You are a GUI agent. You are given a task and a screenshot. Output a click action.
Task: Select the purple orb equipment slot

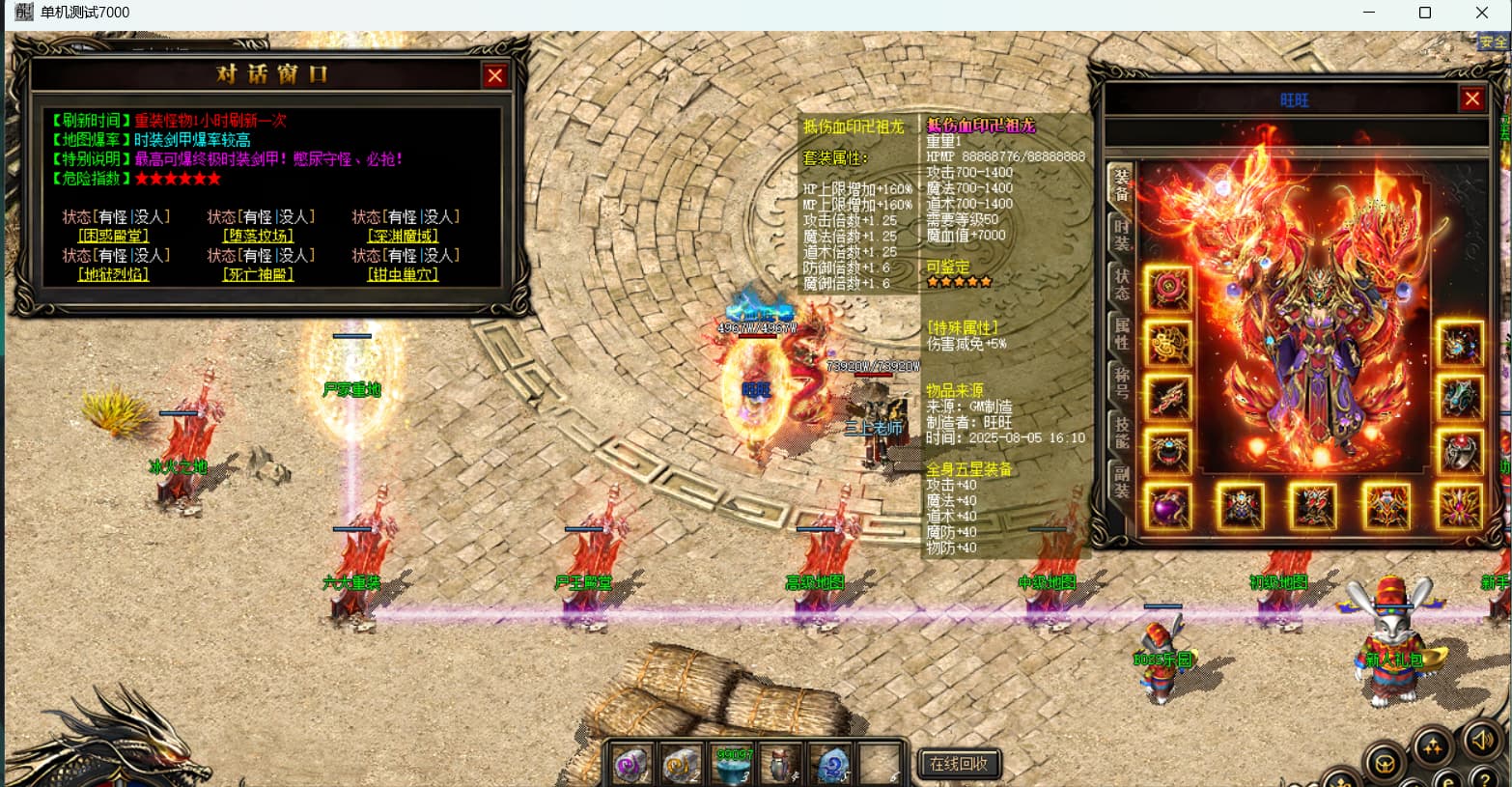(x=1168, y=506)
